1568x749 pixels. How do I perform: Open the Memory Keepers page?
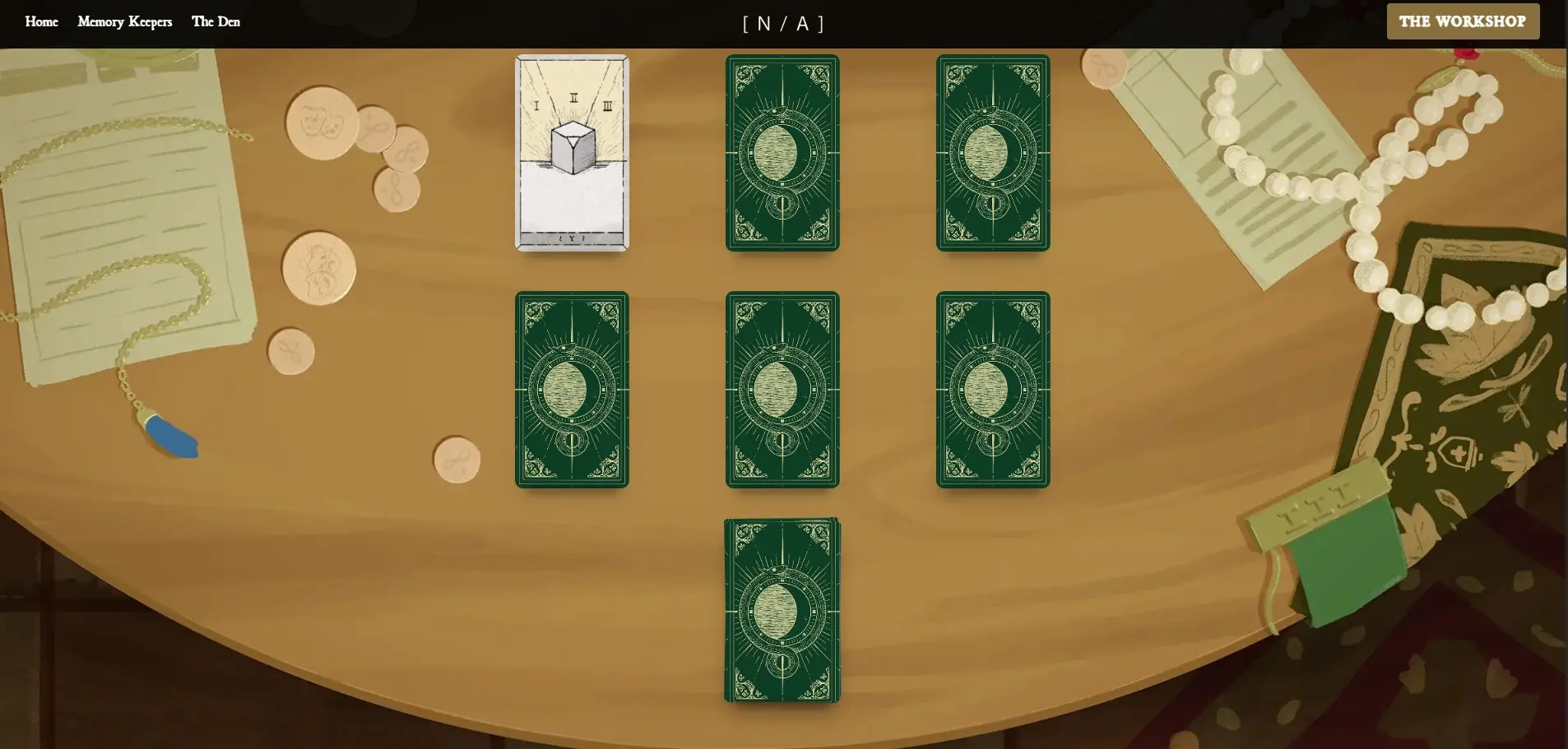coord(124,21)
